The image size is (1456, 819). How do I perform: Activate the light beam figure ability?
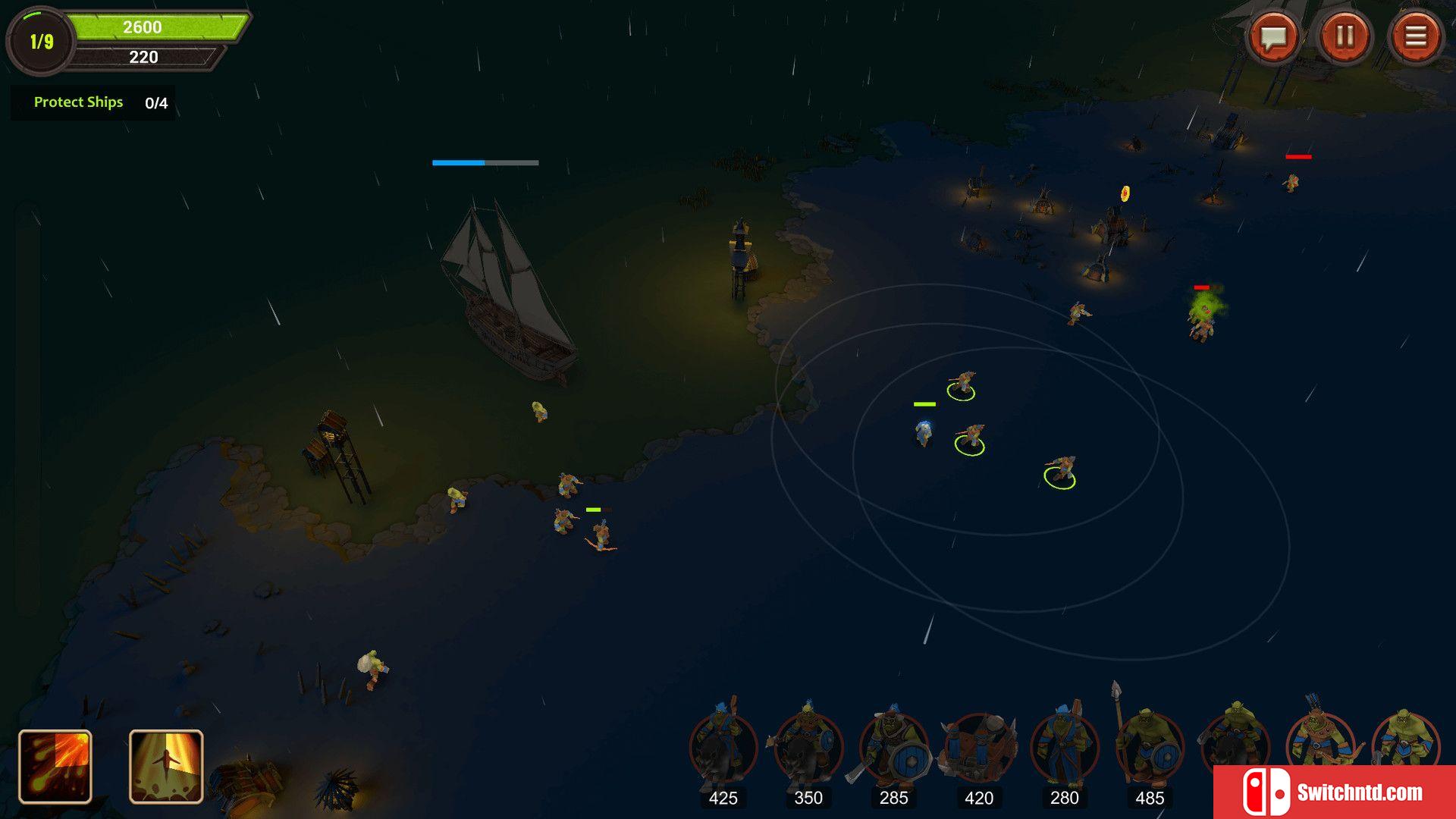[x=166, y=766]
